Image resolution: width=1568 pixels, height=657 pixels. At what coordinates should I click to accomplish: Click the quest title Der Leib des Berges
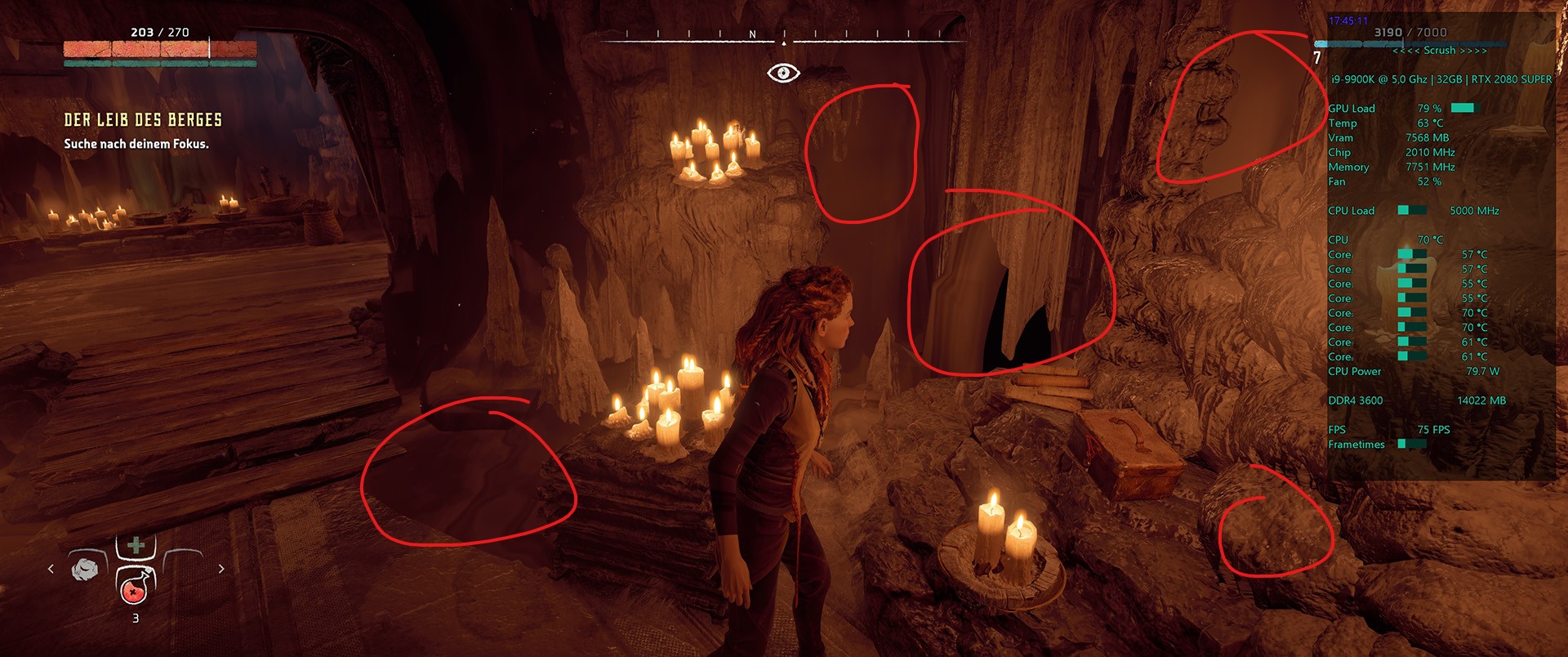pyautogui.click(x=143, y=118)
